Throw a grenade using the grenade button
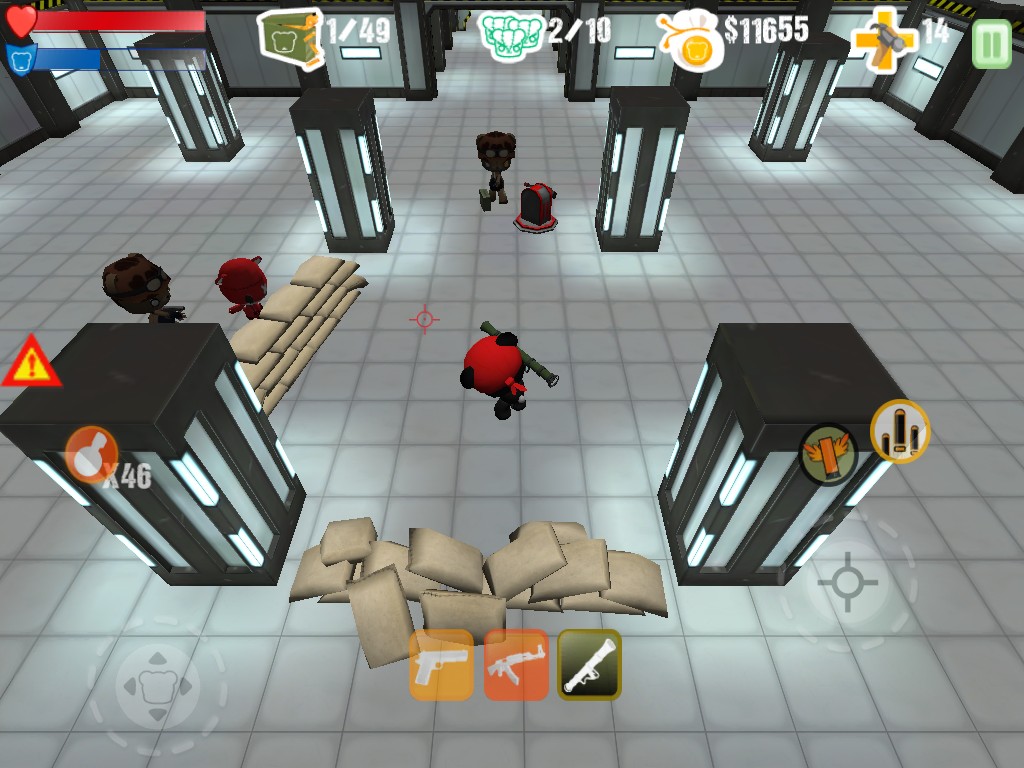This screenshot has height=768, width=1024. coord(91,455)
